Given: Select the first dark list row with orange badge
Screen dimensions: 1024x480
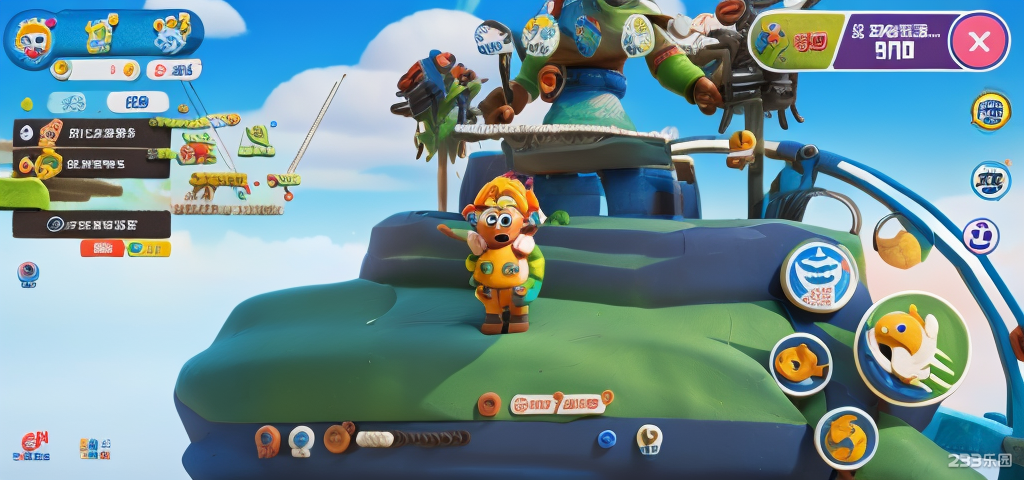Looking at the screenshot, I should 92,133.
